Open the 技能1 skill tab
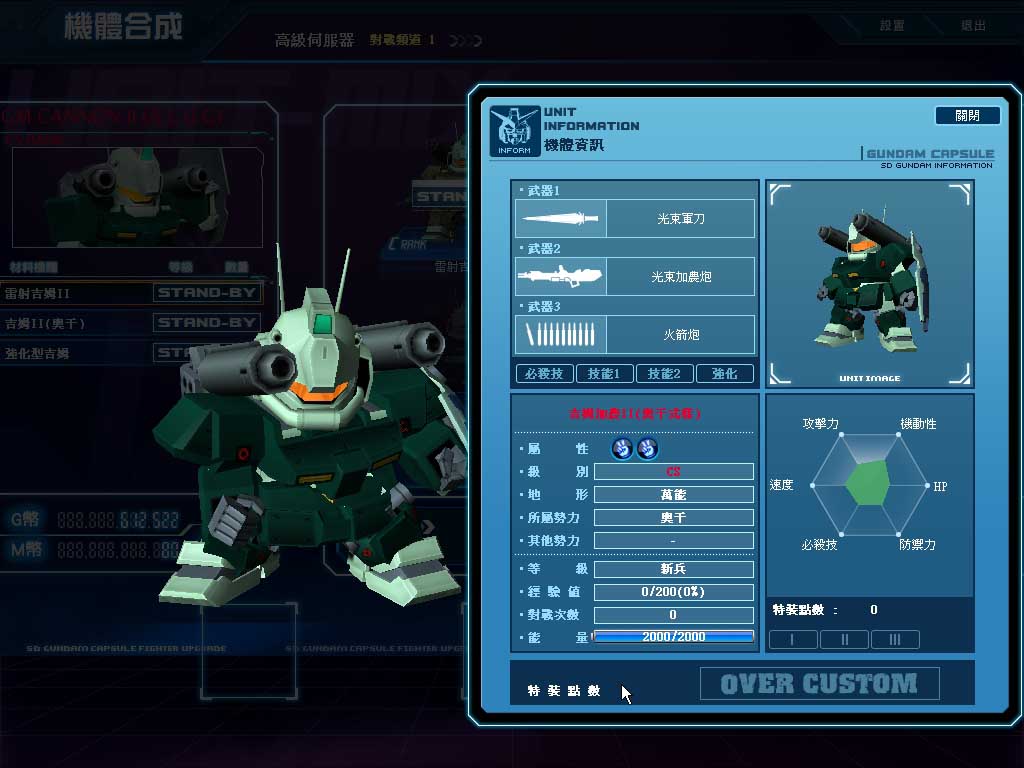1024x768 pixels. coord(604,374)
